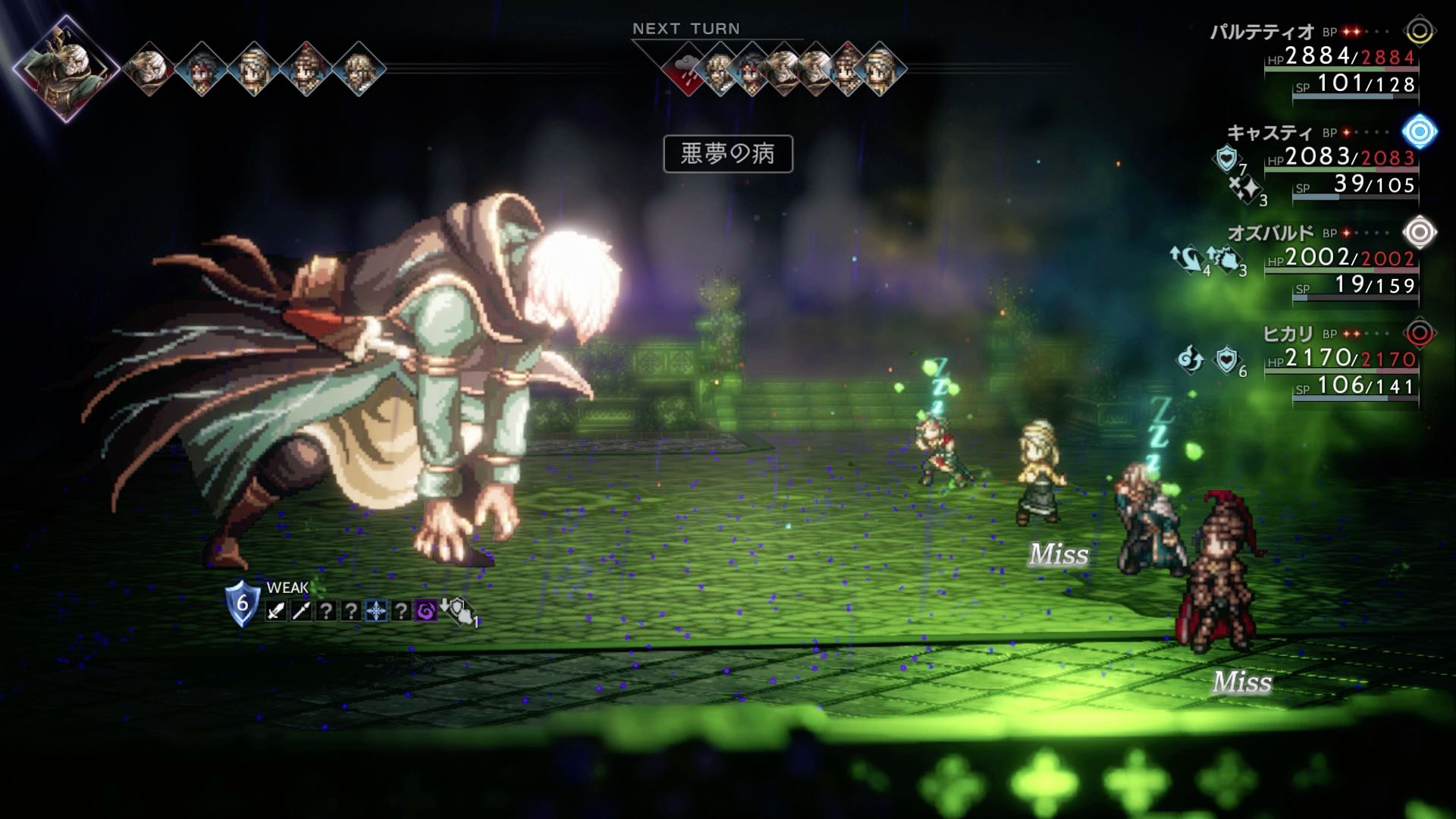Select the sword weakness icon
This screenshot has height=819, width=1456.
click(x=276, y=610)
